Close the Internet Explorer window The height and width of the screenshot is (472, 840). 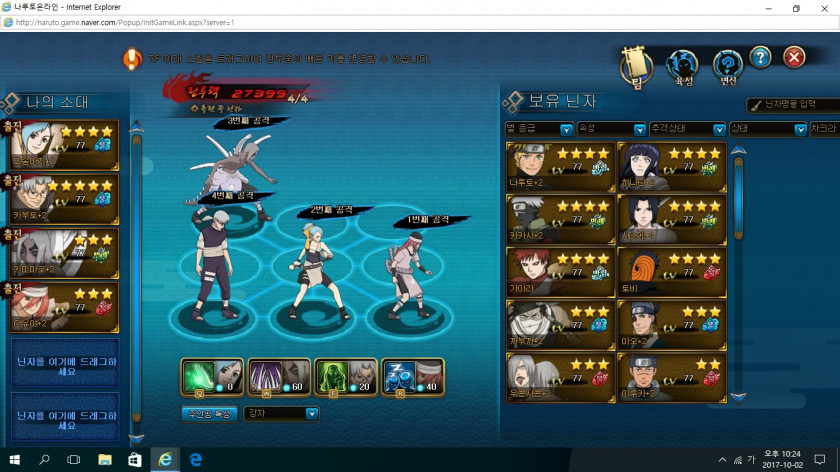(822, 8)
